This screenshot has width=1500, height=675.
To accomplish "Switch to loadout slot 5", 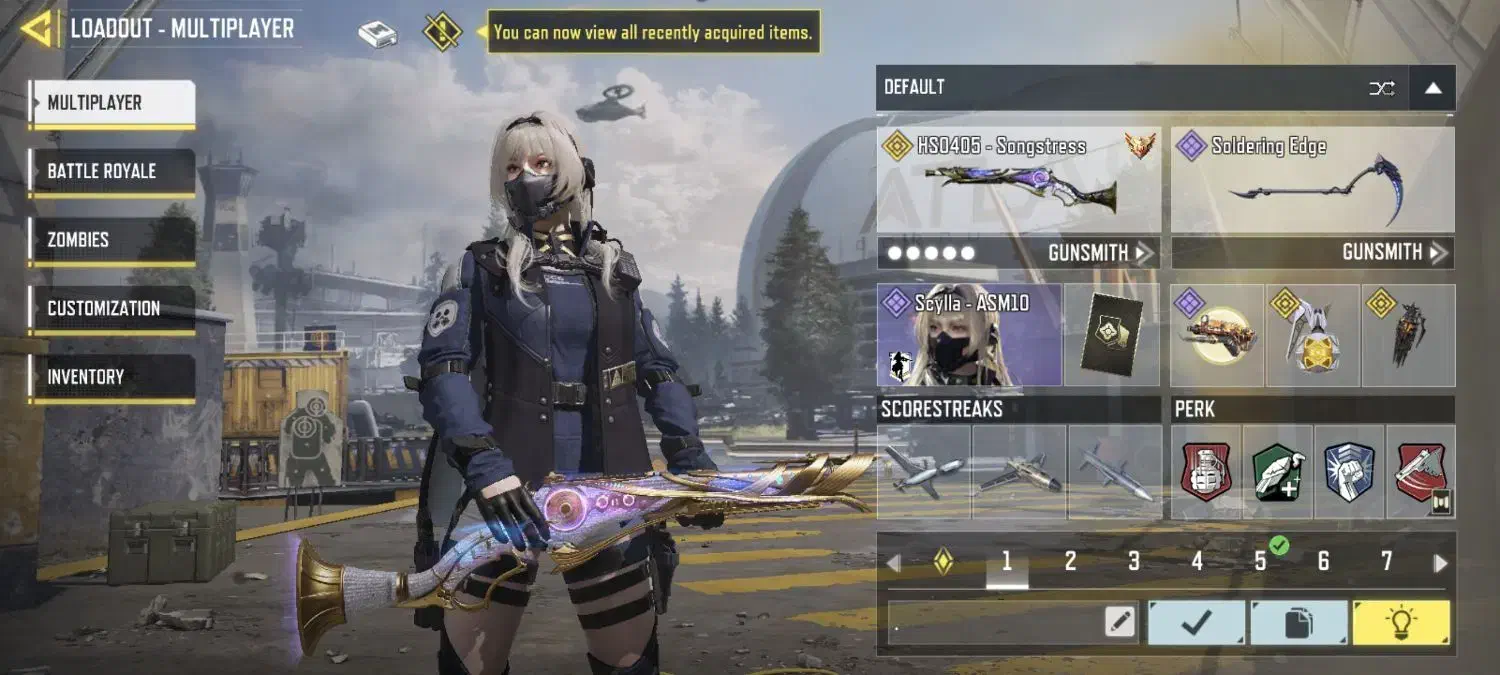I will (x=1260, y=562).
